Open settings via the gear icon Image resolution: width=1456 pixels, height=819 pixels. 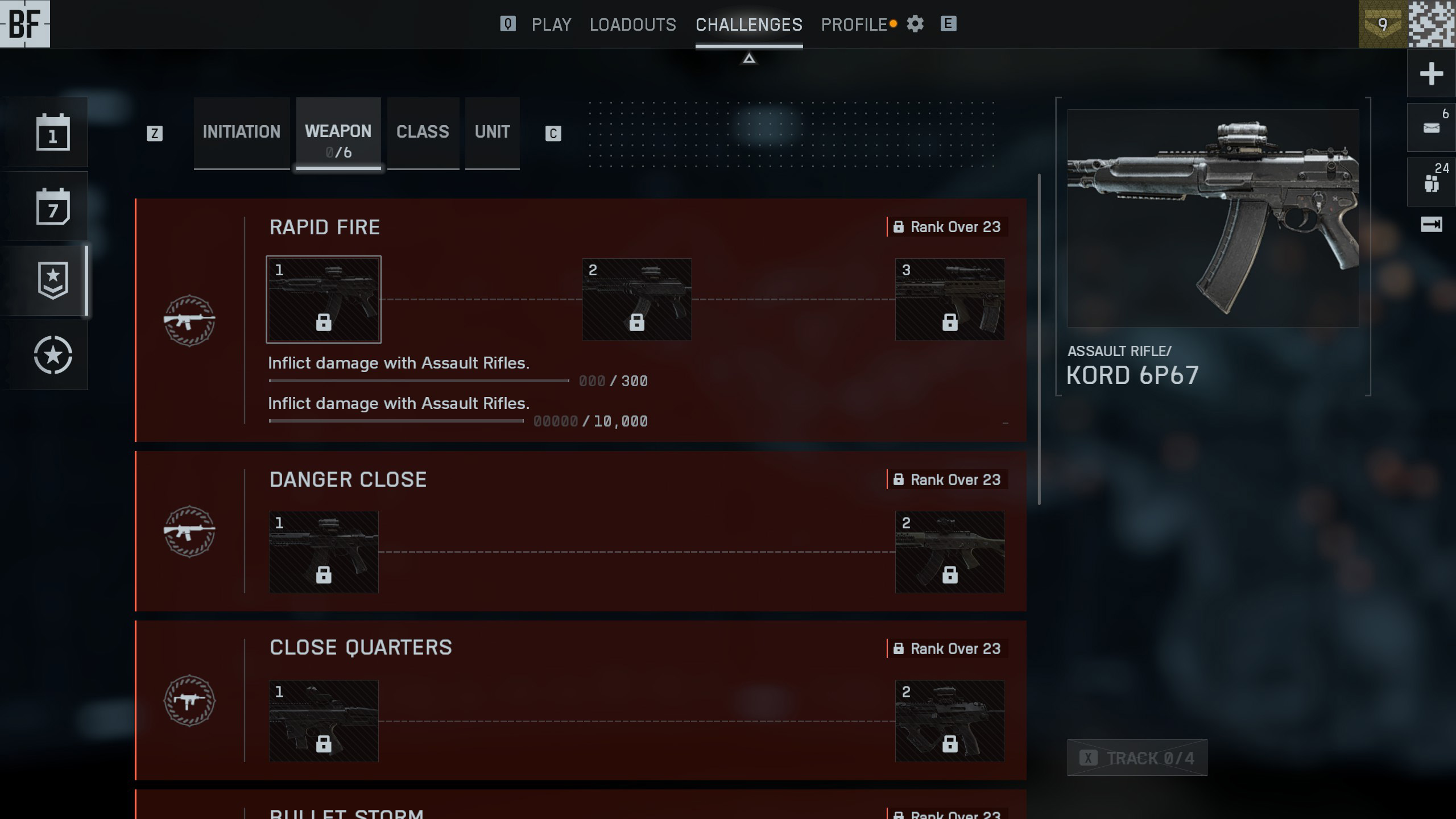(915, 24)
